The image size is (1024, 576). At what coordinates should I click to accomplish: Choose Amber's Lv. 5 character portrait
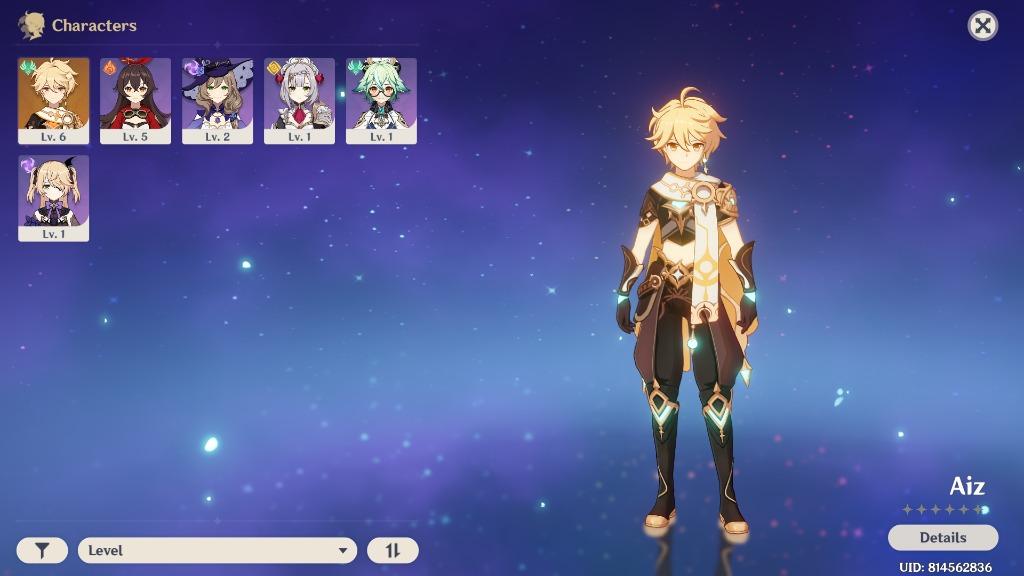(135, 99)
